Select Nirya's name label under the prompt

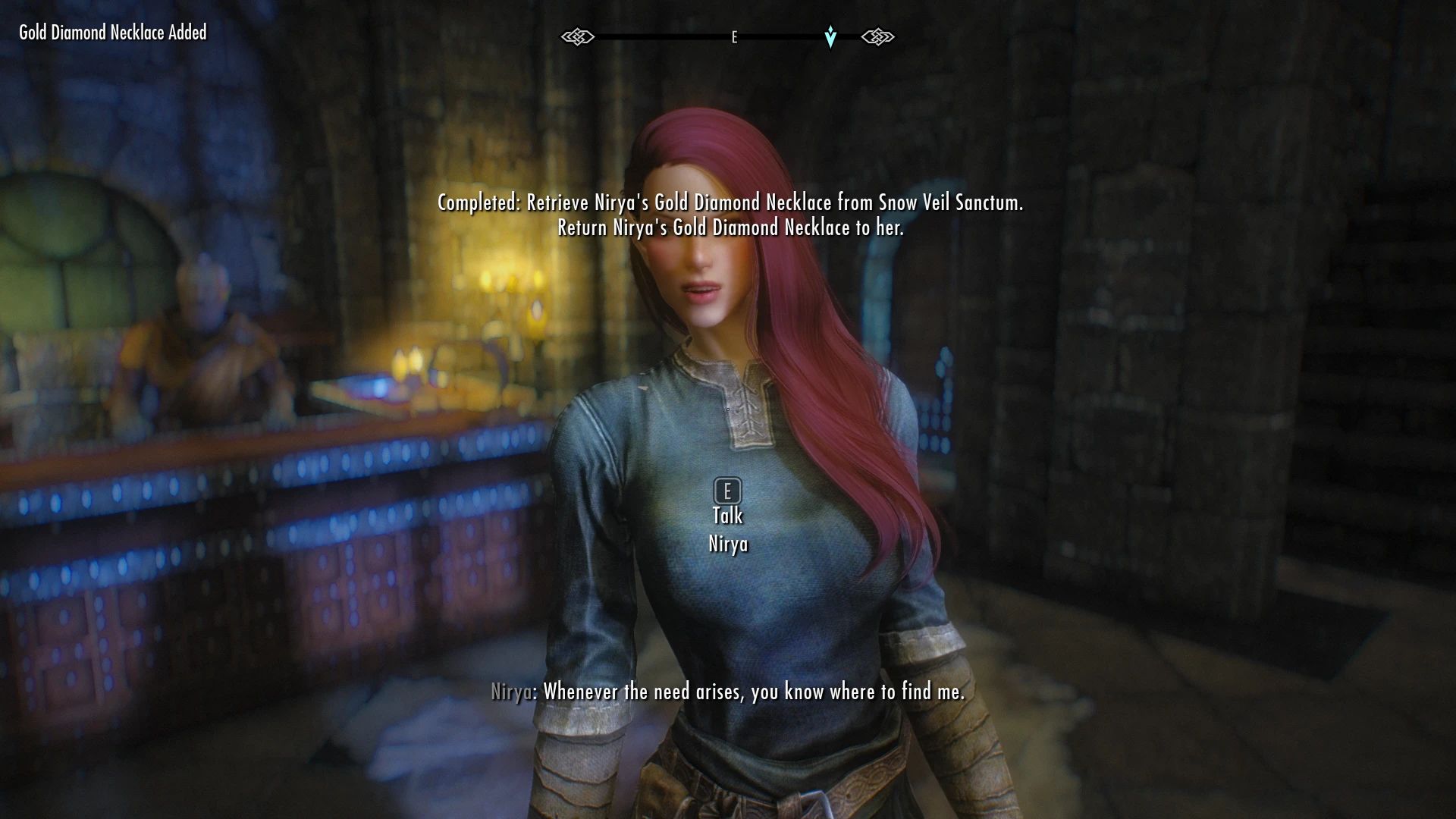pos(729,544)
